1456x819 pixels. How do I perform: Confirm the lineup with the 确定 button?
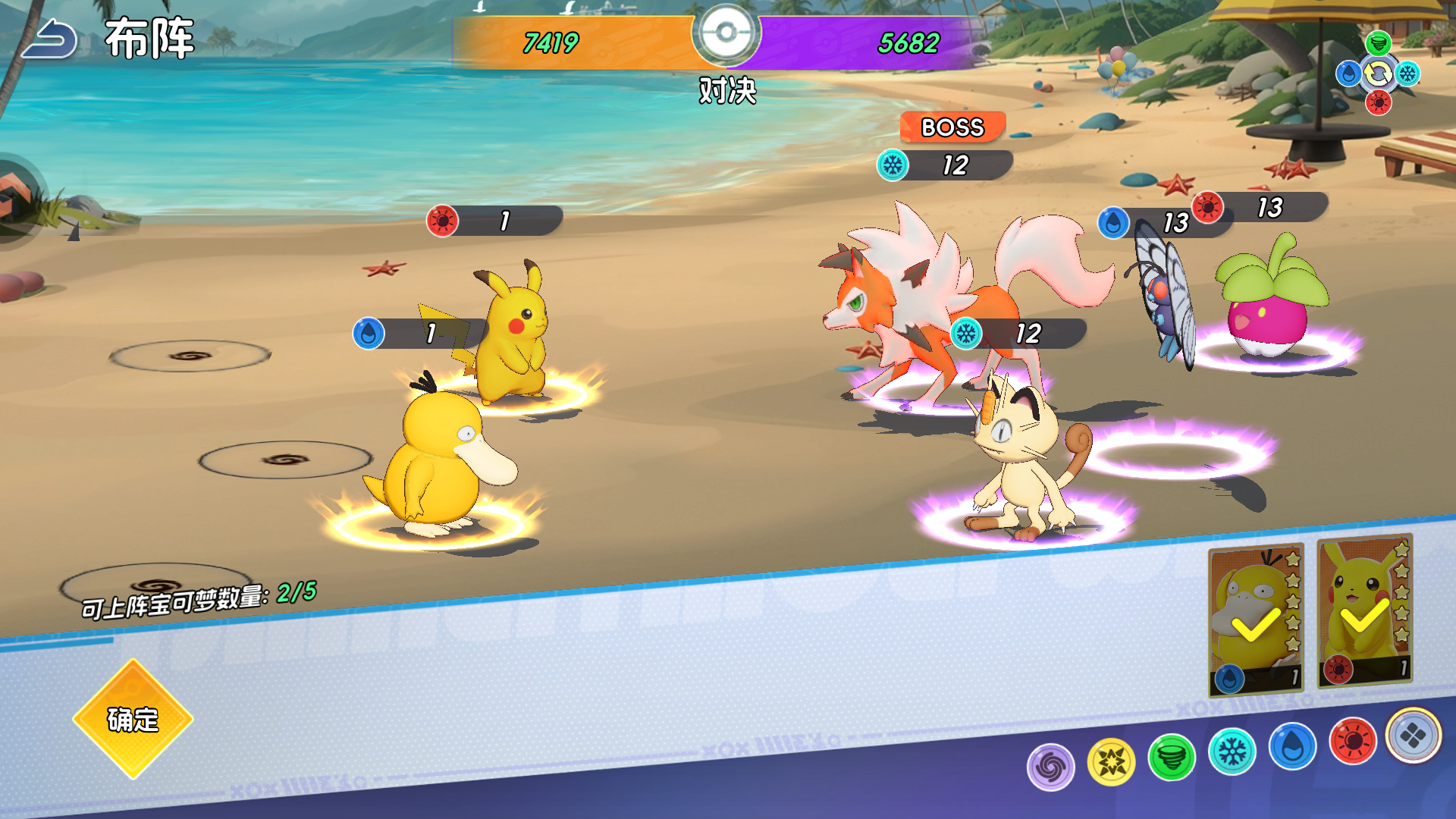133,719
